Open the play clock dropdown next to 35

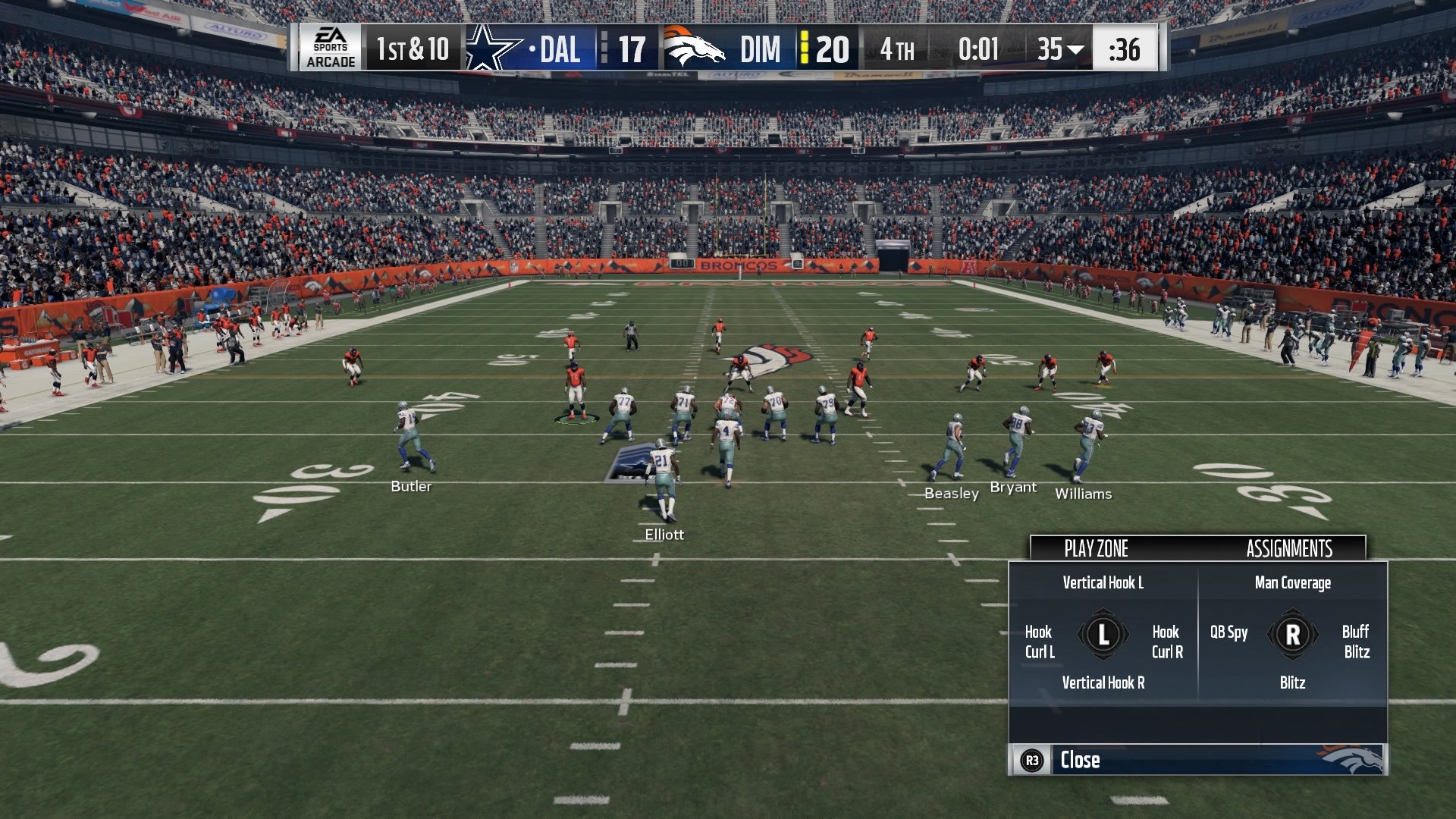point(1075,49)
